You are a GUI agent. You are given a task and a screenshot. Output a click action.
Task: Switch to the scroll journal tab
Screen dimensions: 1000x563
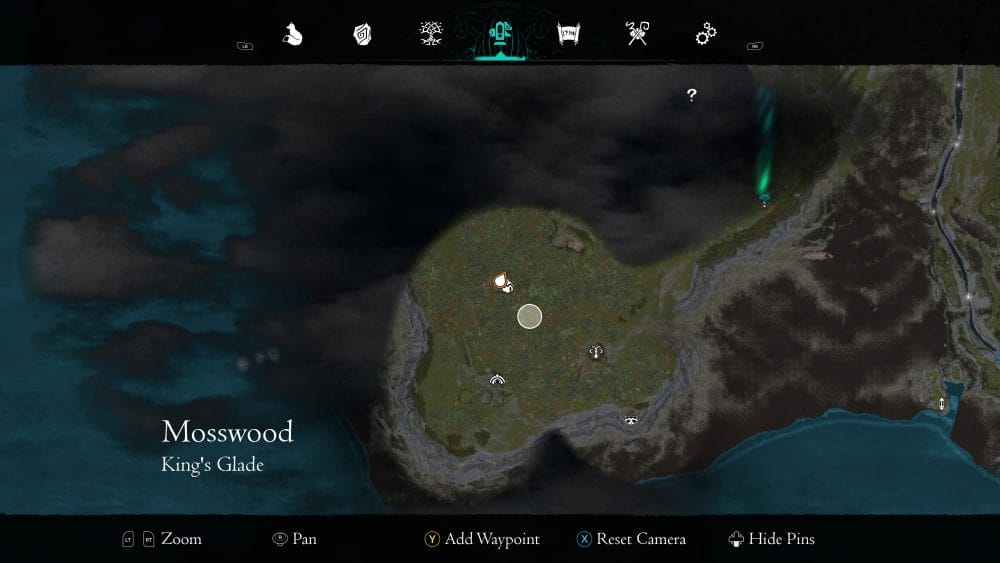click(569, 36)
